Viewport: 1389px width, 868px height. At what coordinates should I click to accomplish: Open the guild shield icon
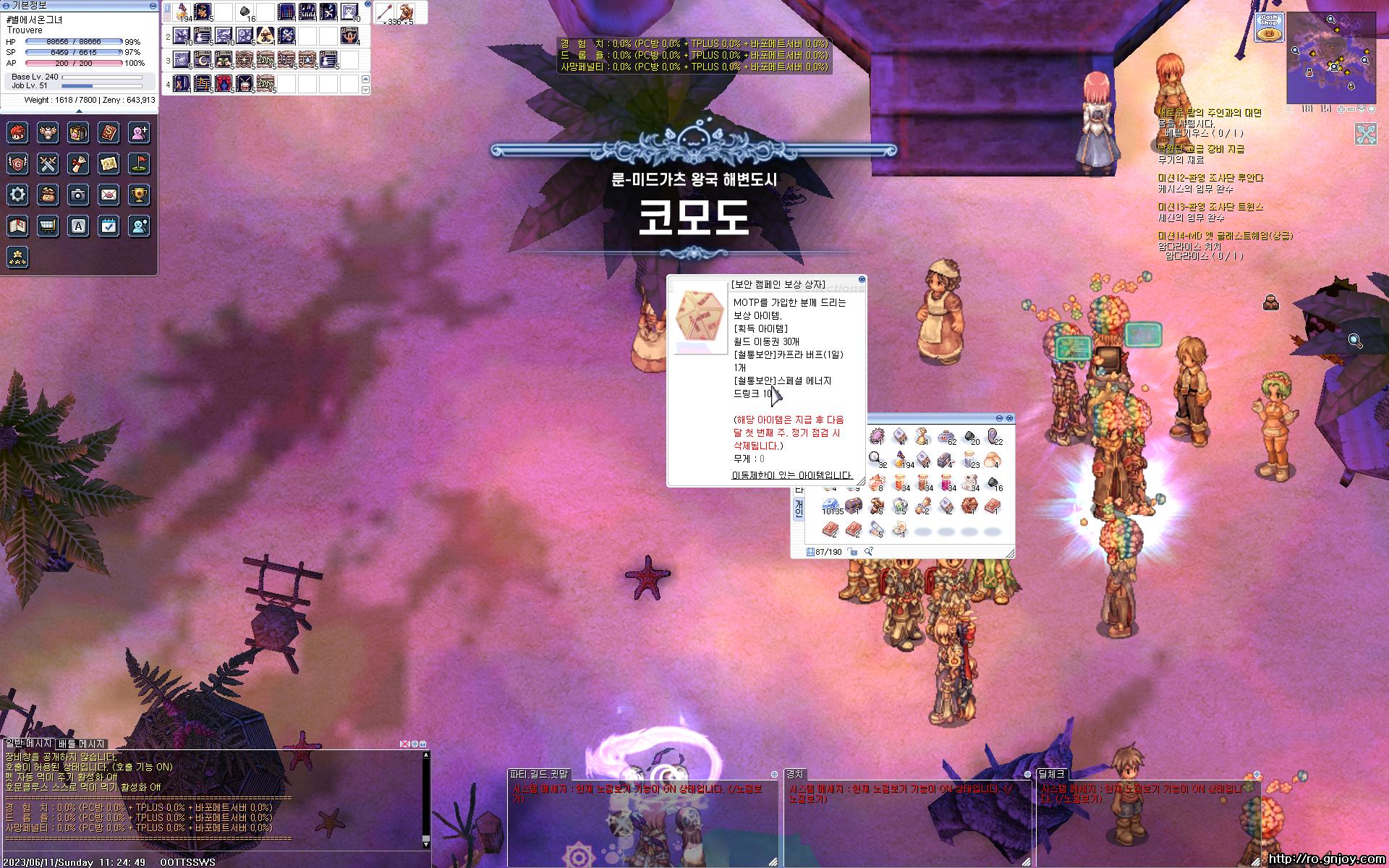click(17, 163)
